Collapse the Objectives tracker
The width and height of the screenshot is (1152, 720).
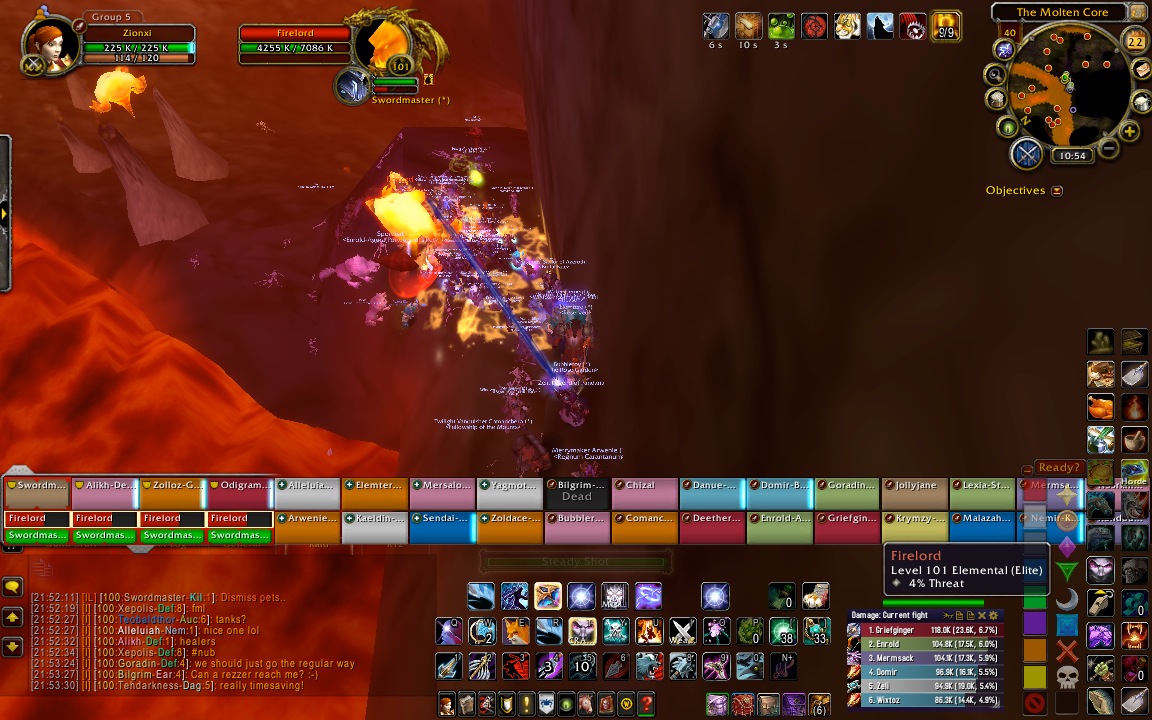tap(1057, 190)
